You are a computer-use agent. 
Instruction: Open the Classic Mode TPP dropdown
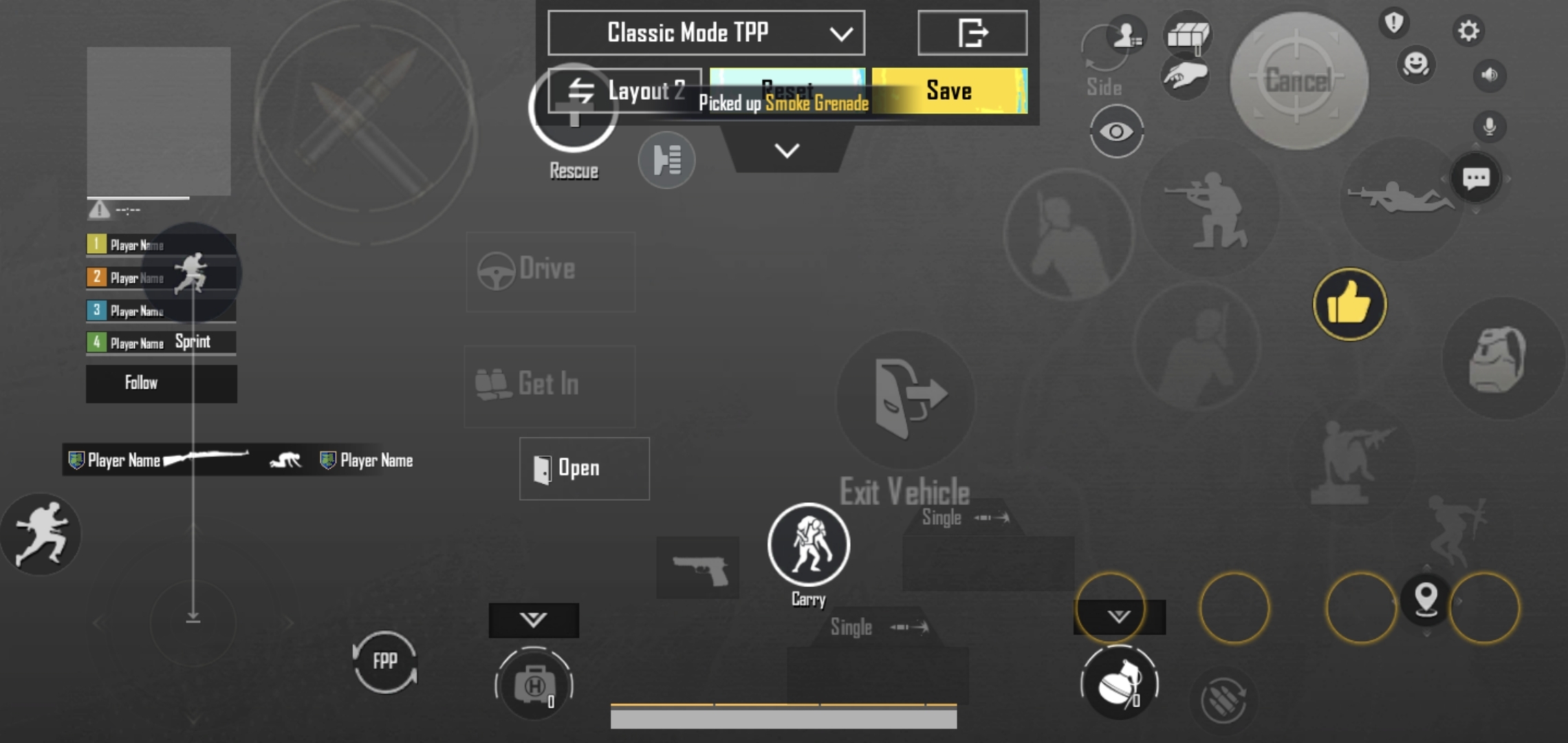(705, 32)
